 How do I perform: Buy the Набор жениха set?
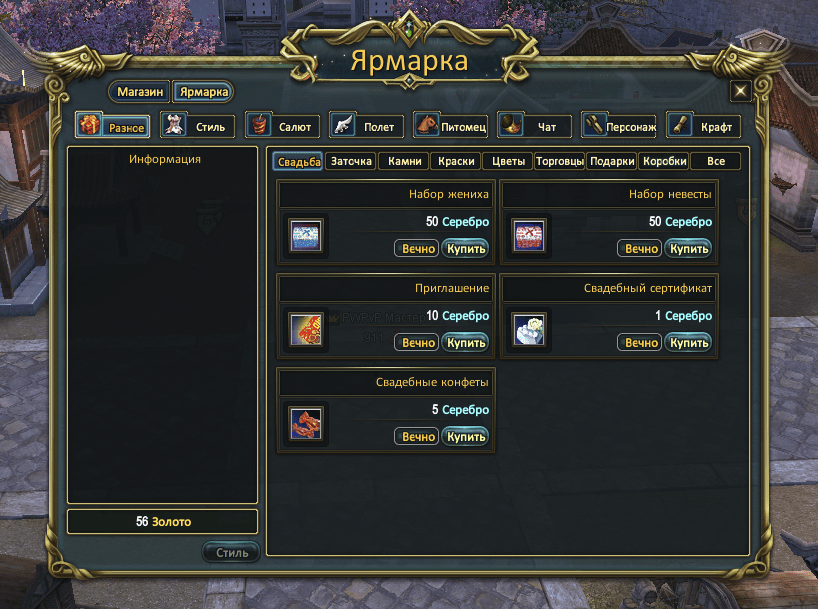(x=465, y=249)
